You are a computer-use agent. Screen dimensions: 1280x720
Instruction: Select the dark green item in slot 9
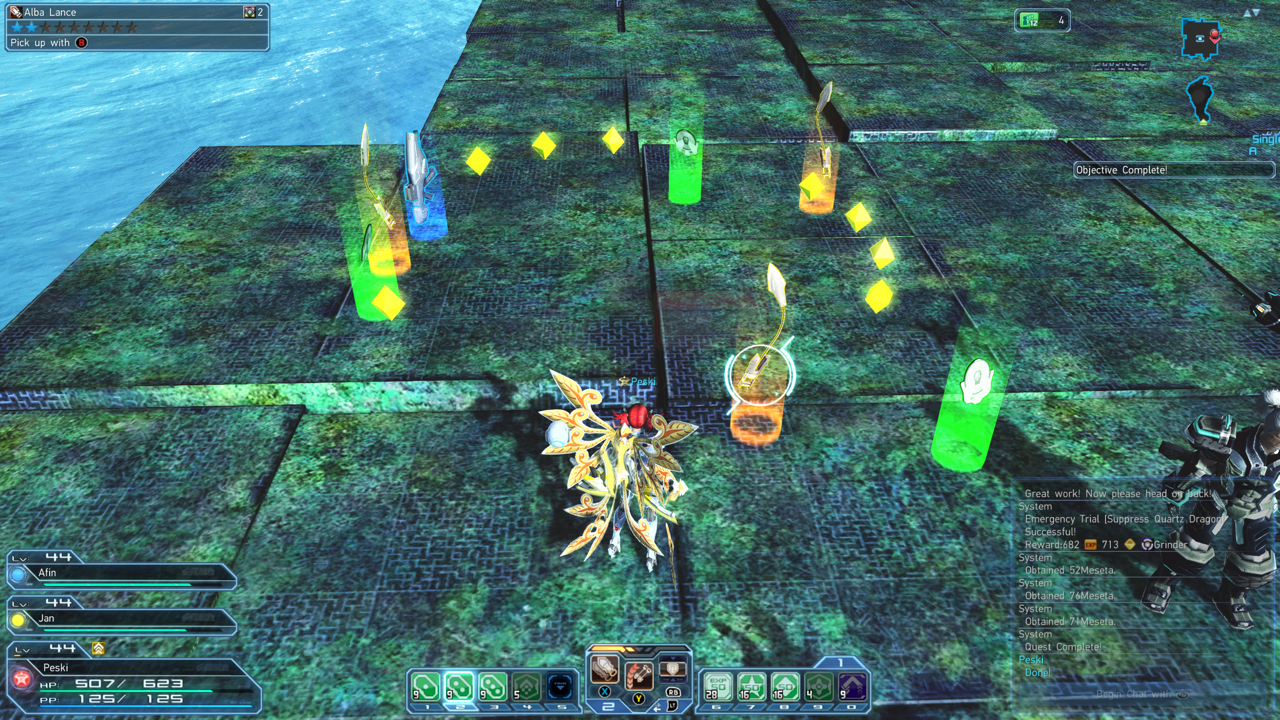coord(819,688)
